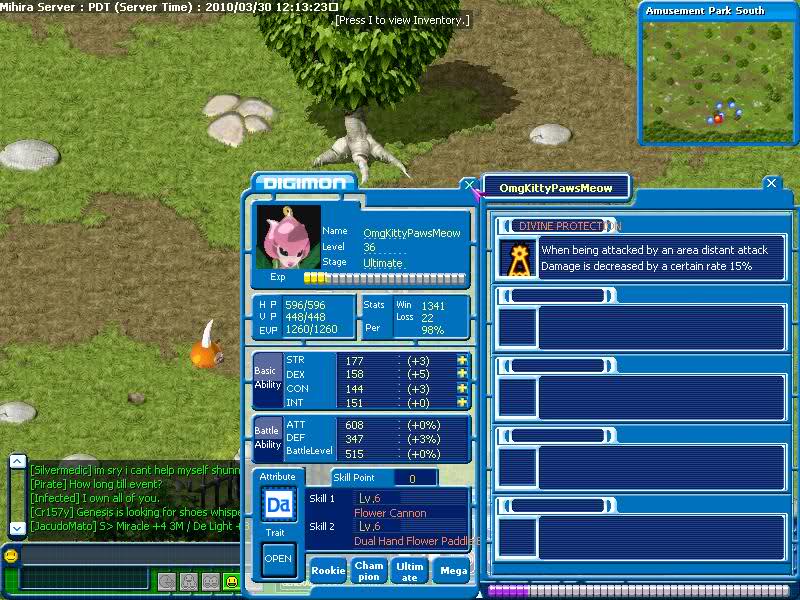Viewport: 800px width, 600px height.
Task: Move chat down with the arrow button
Action: 17,527
